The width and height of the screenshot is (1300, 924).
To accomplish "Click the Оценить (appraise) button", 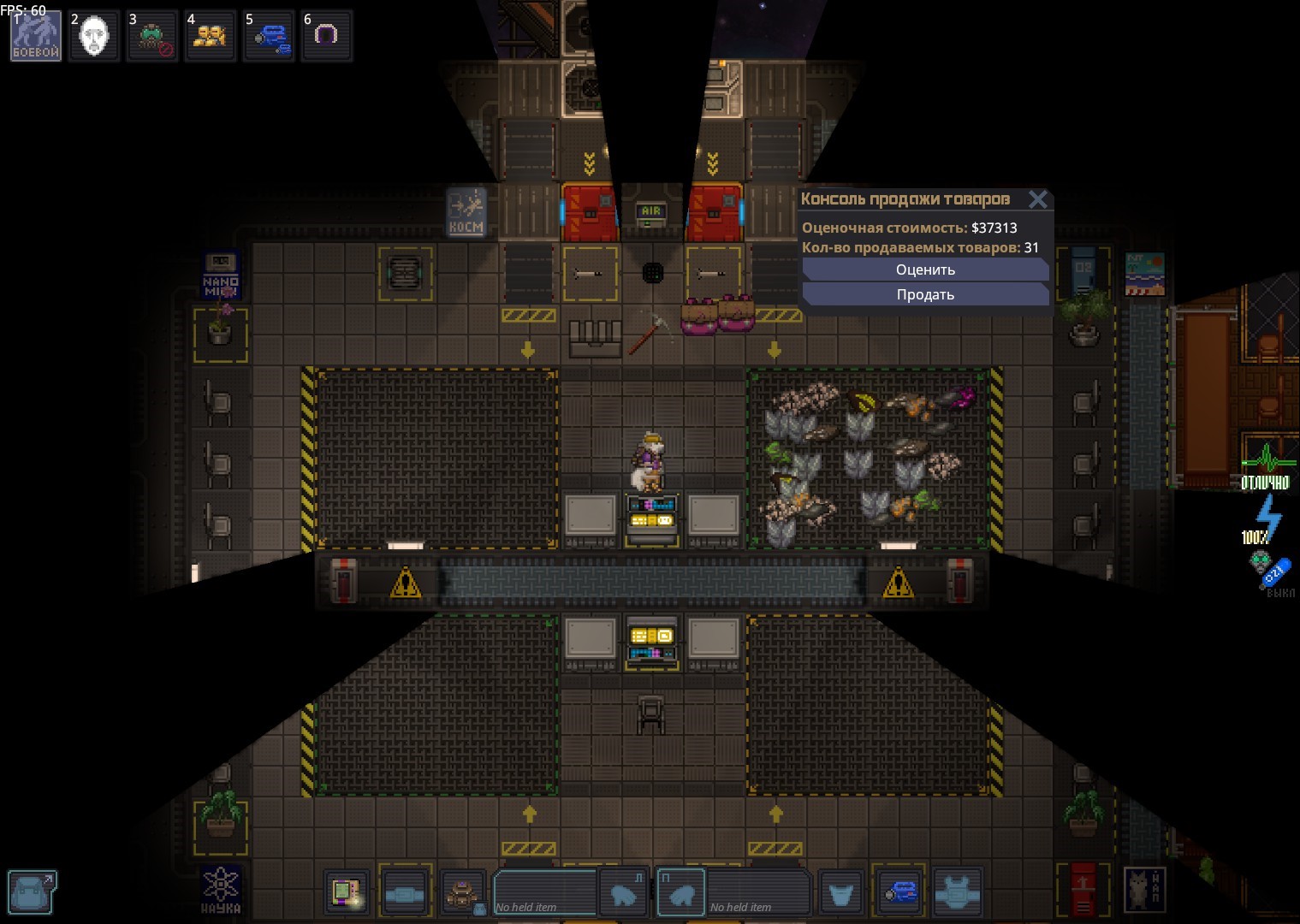I will pos(925,269).
